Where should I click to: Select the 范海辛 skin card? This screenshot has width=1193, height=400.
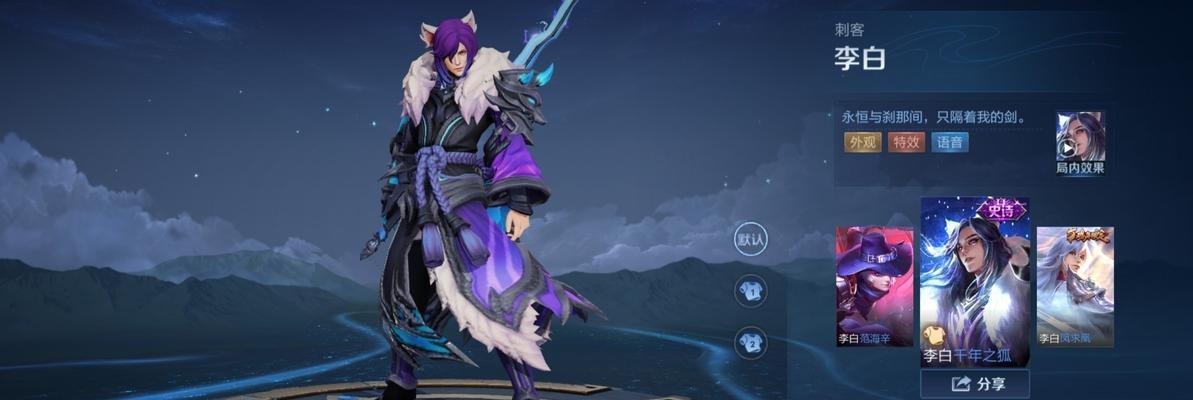click(x=875, y=286)
